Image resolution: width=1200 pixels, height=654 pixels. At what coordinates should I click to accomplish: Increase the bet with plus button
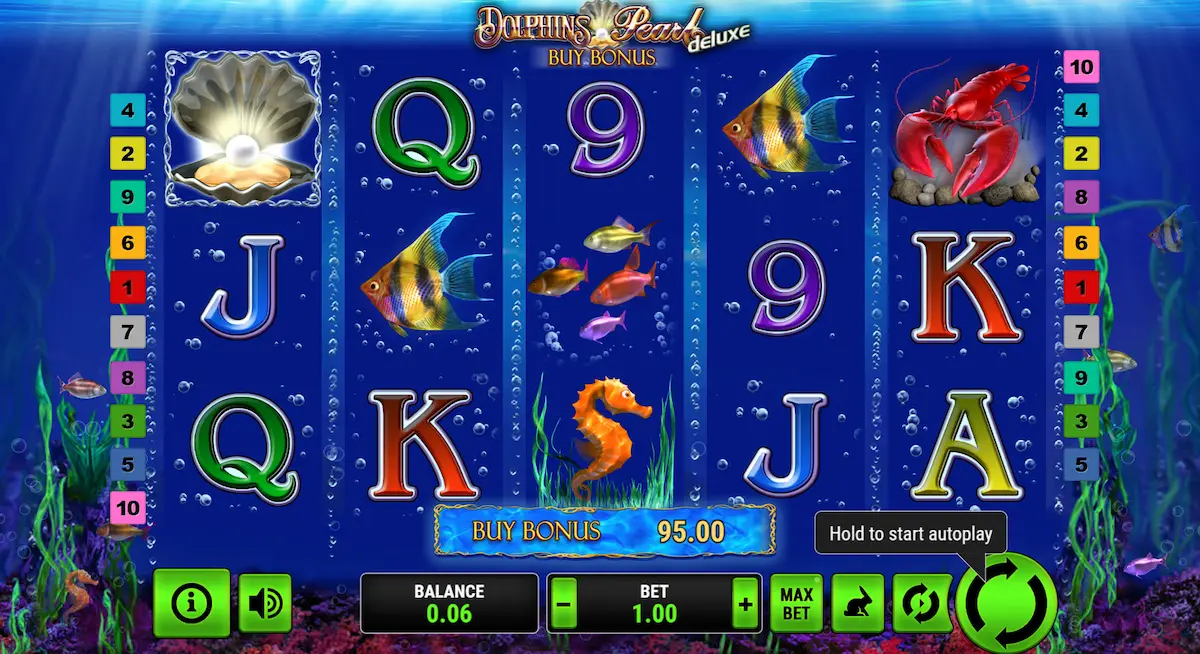(745, 604)
